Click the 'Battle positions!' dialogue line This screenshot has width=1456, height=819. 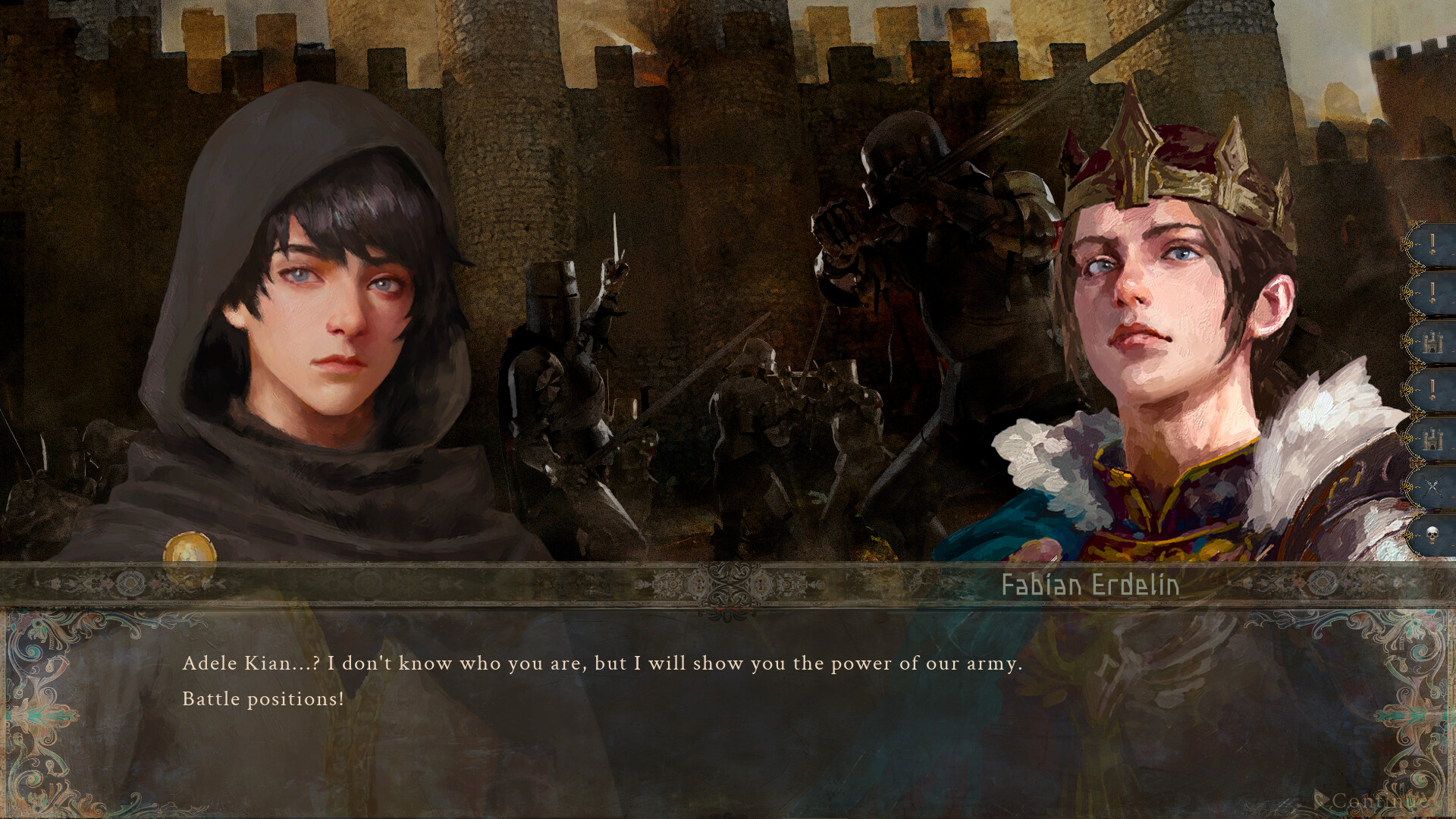pos(262,698)
